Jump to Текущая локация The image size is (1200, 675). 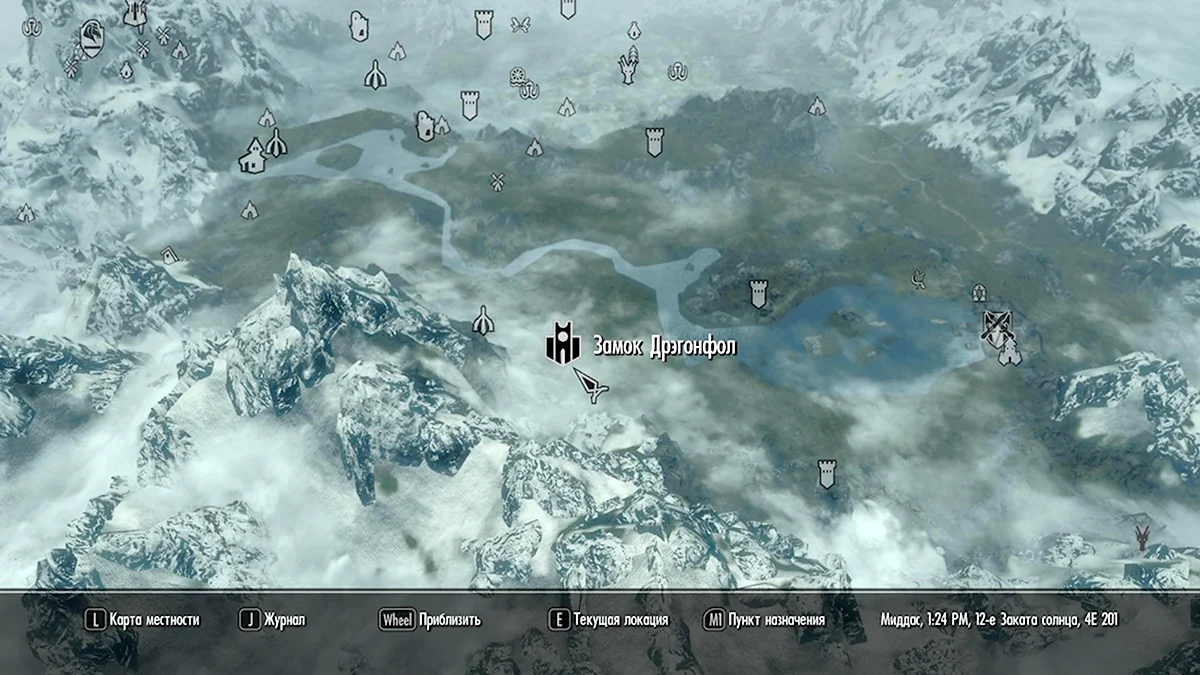610,620
